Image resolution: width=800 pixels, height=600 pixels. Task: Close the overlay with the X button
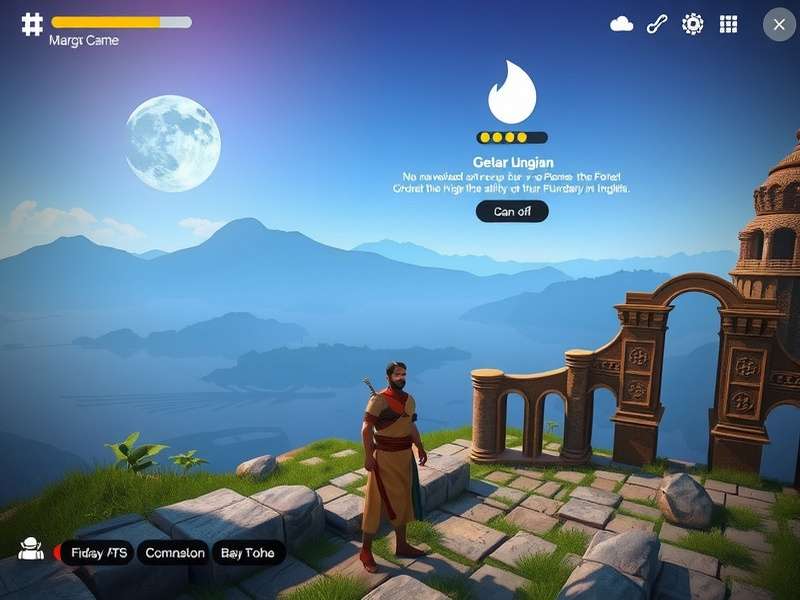click(779, 24)
